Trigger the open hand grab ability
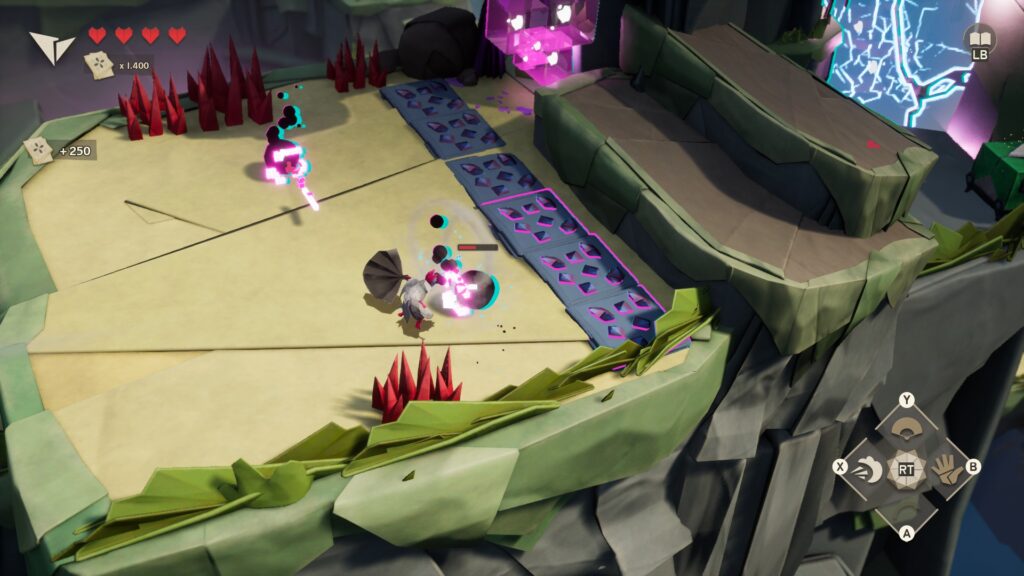Image resolution: width=1024 pixels, height=576 pixels. (943, 467)
